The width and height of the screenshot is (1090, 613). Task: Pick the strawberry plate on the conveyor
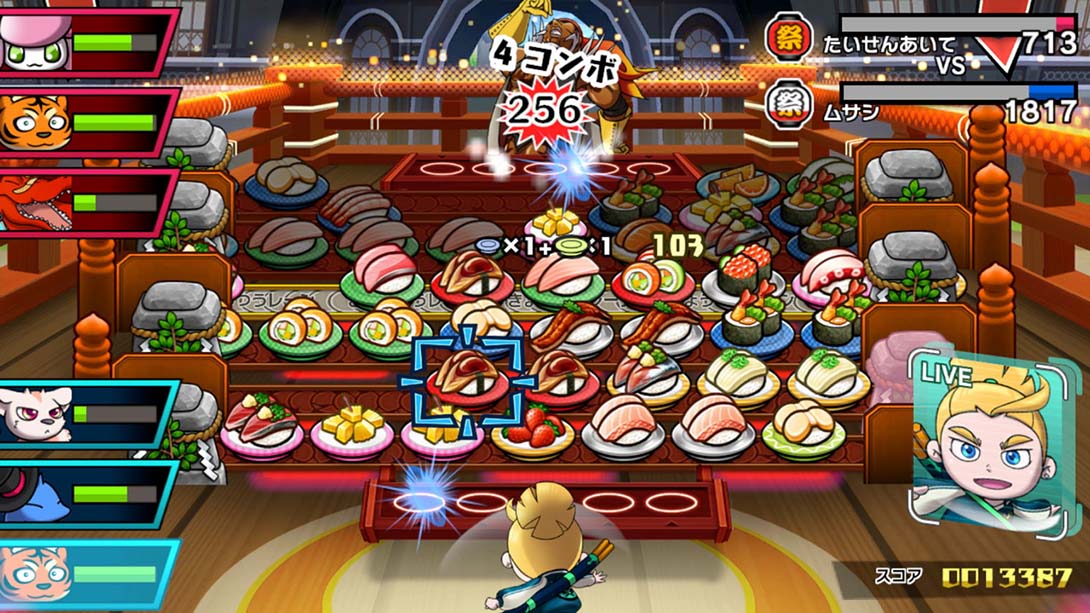tap(532, 430)
